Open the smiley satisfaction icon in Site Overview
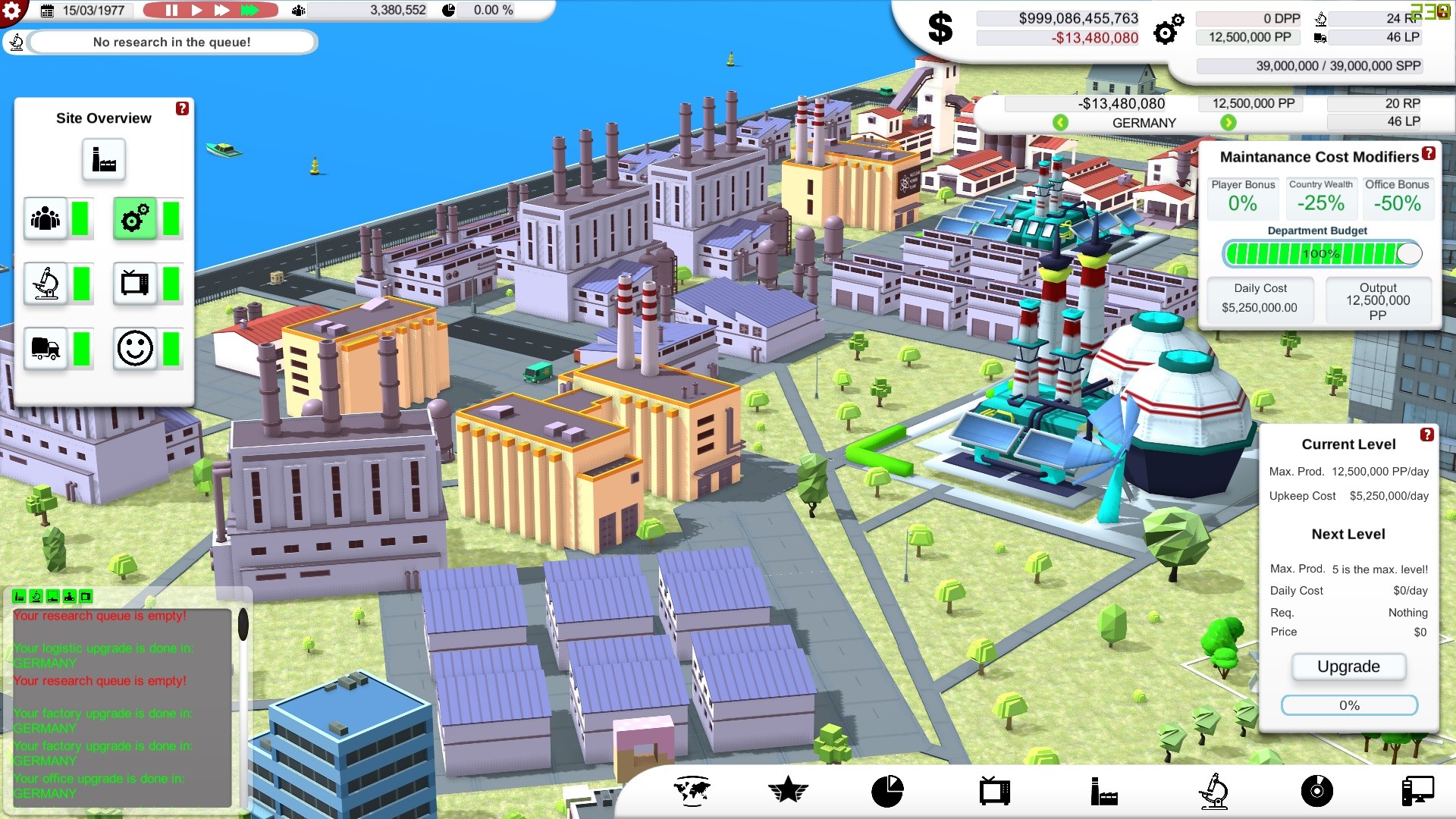This screenshot has width=1456, height=819. (136, 350)
